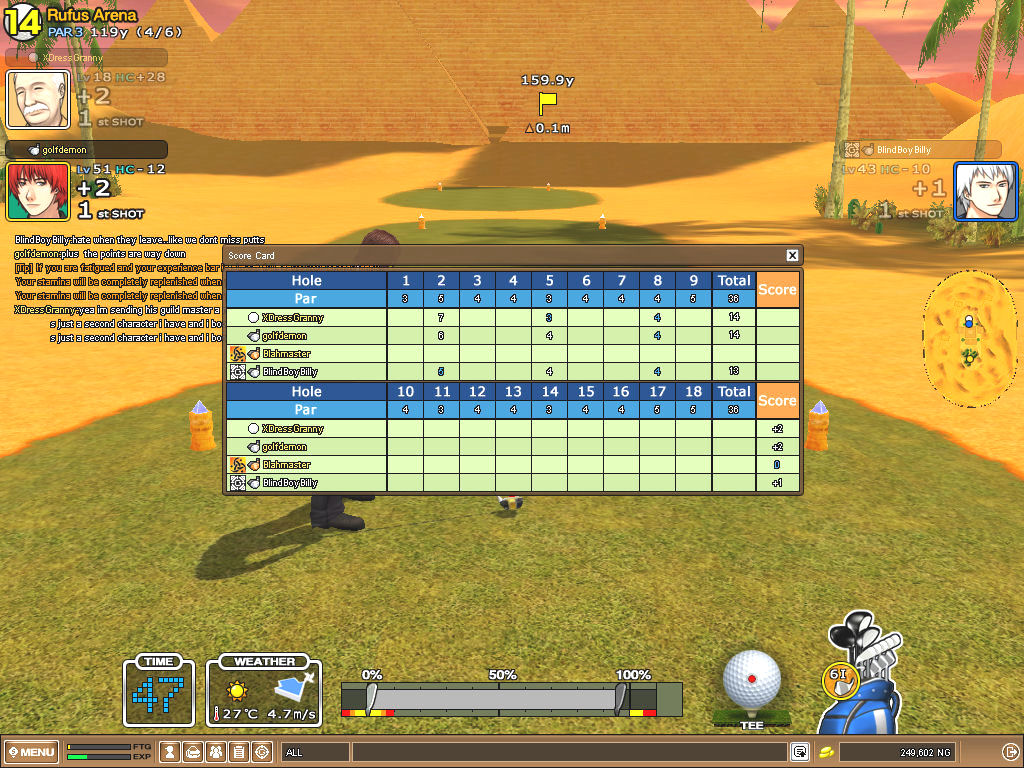Open the clipboard list icon
Viewport: 1024px width, 768px height.
click(240, 752)
